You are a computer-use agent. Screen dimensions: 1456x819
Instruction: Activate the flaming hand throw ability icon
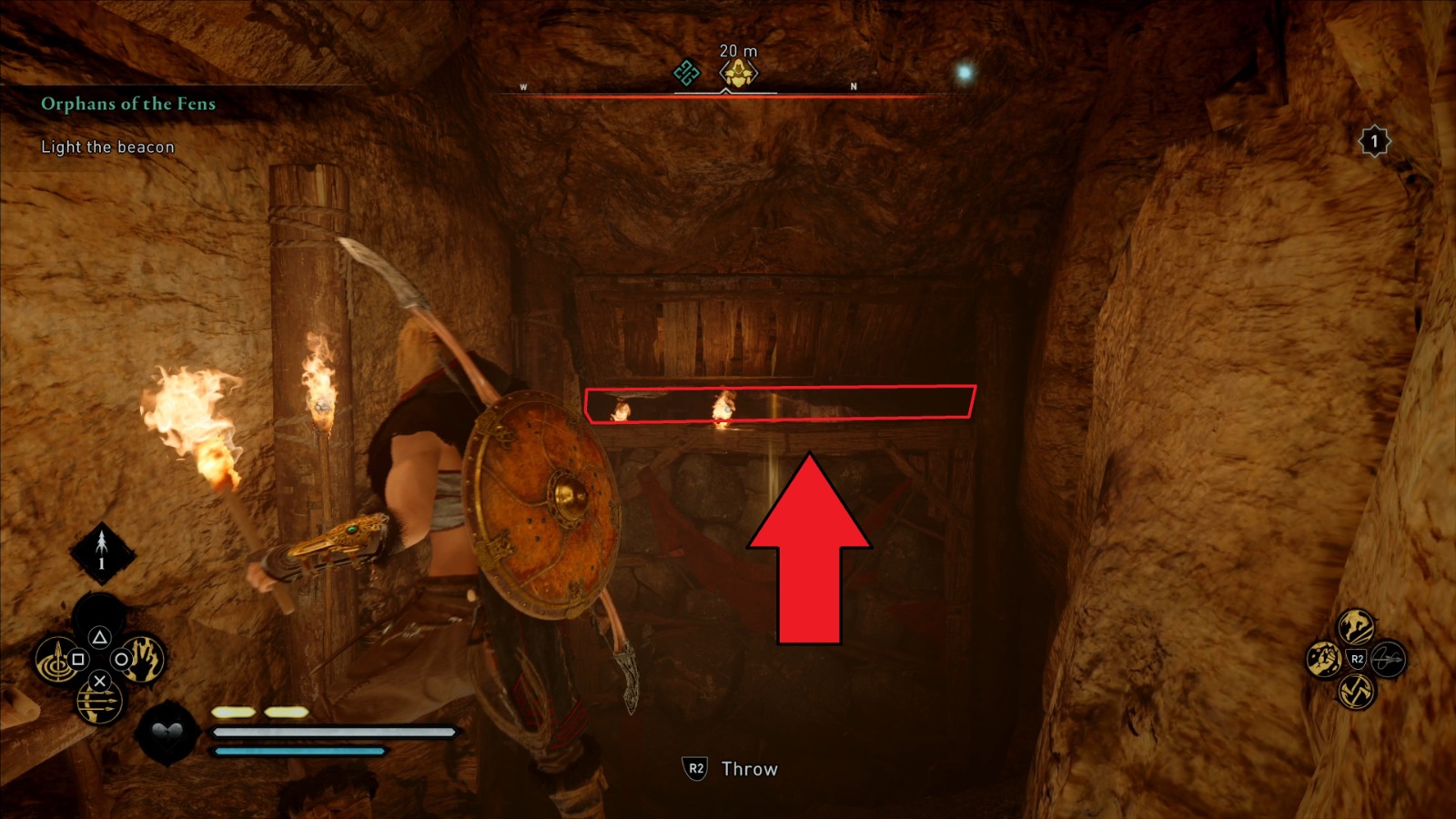click(x=144, y=660)
